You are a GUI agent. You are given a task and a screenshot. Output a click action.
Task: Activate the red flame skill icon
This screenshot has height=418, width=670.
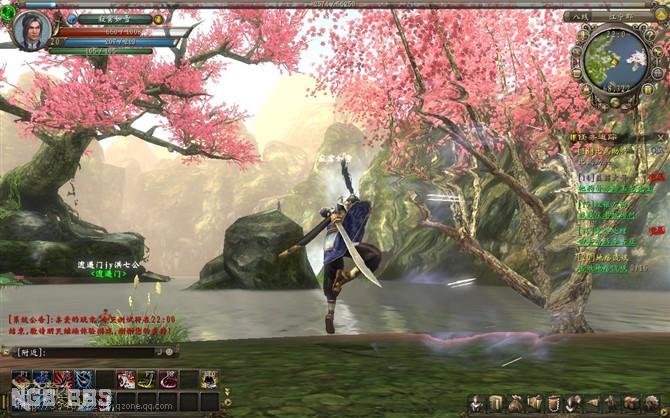coord(63,379)
